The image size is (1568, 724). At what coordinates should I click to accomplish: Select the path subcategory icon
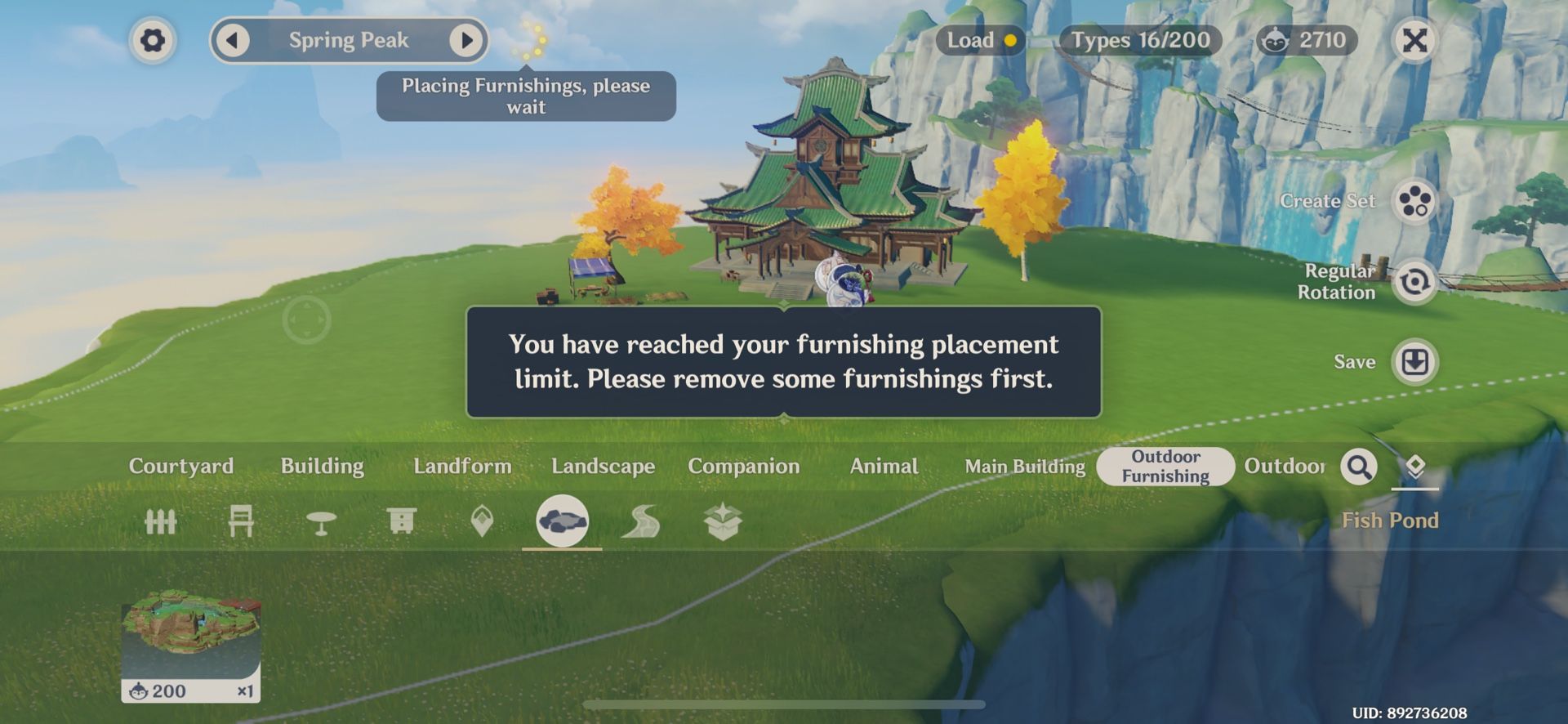[644, 523]
